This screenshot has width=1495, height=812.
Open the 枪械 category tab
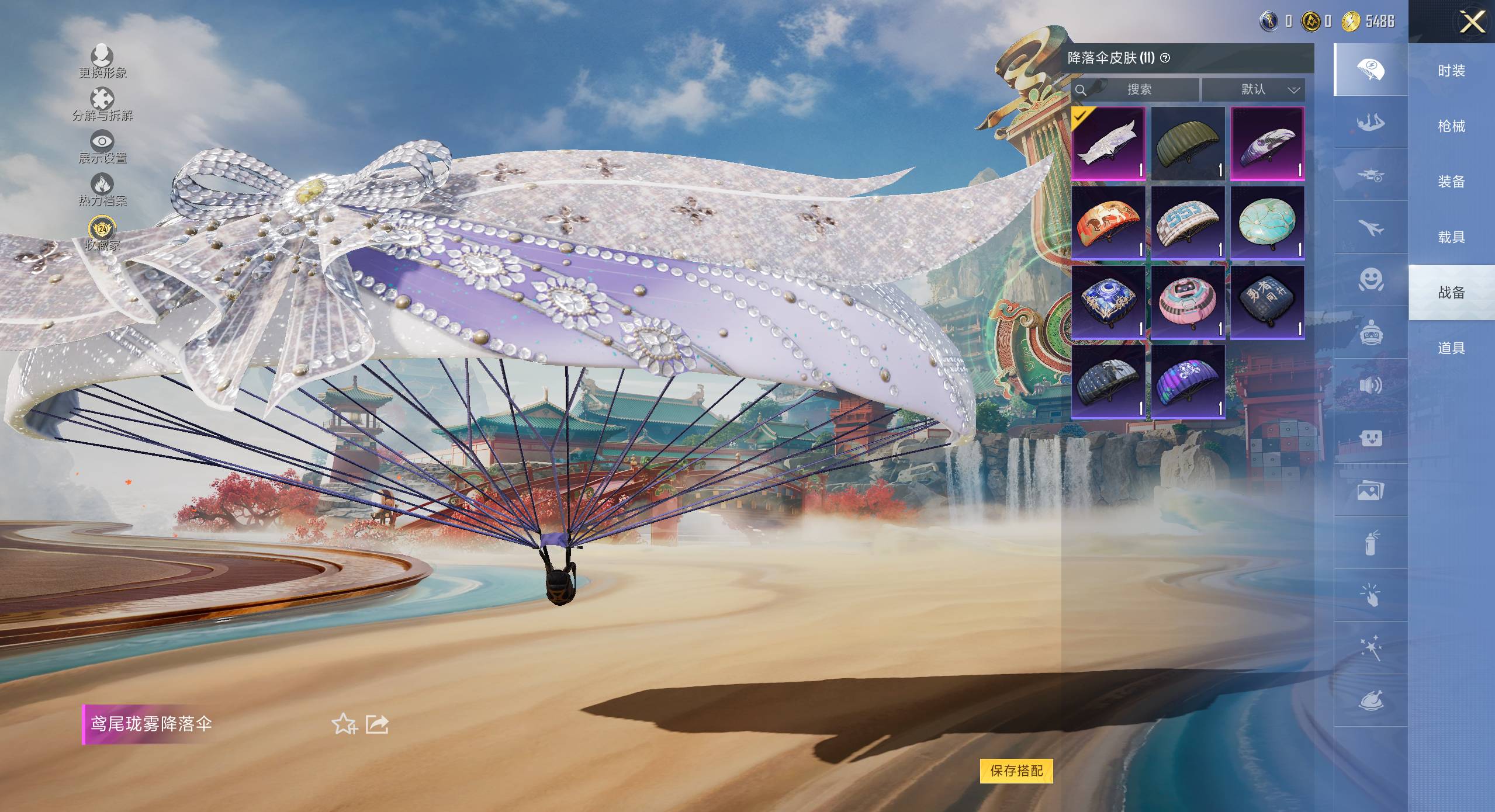1451,126
